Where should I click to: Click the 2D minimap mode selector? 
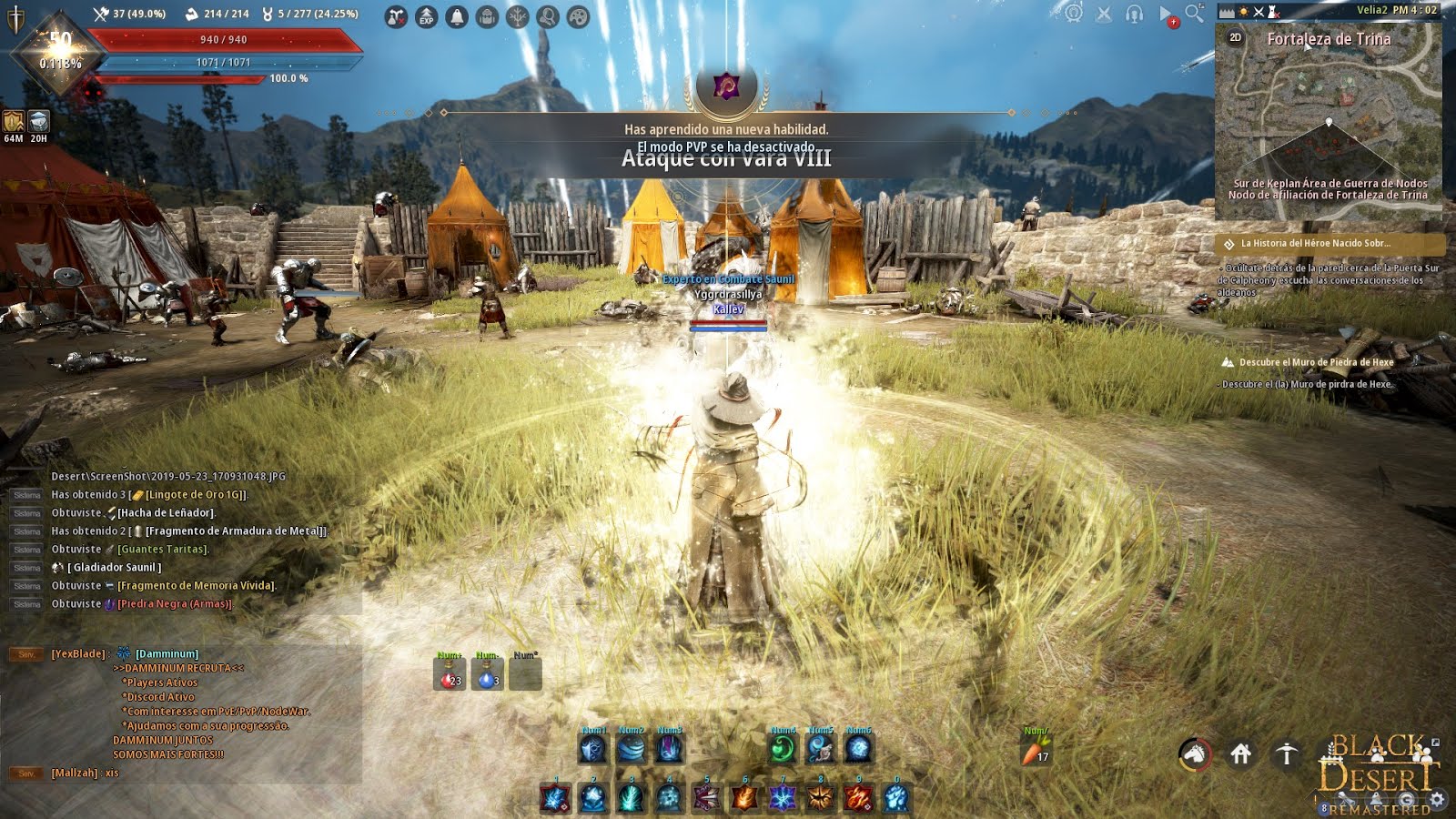coord(1235,39)
